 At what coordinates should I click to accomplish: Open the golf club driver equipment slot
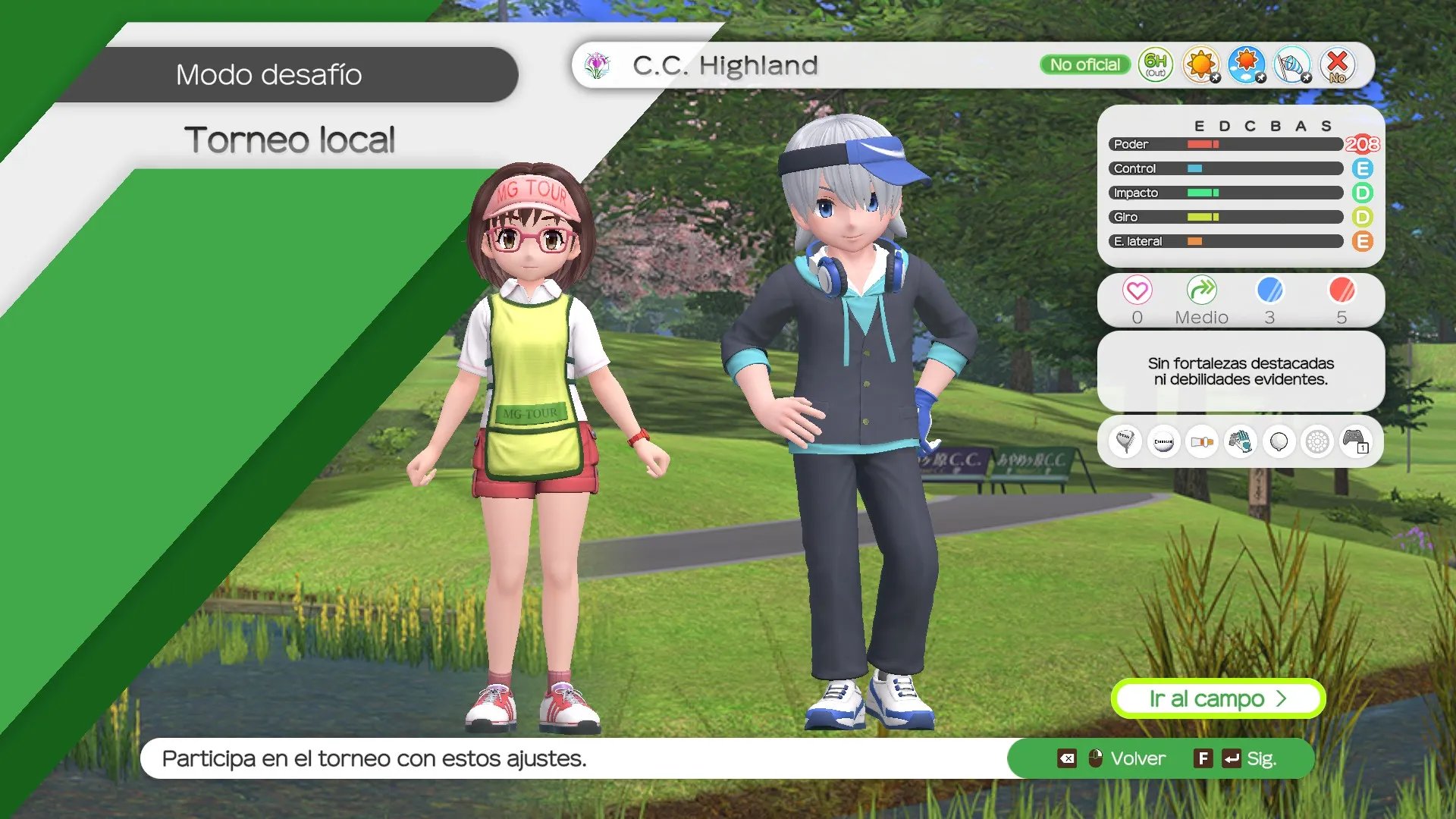(1125, 441)
